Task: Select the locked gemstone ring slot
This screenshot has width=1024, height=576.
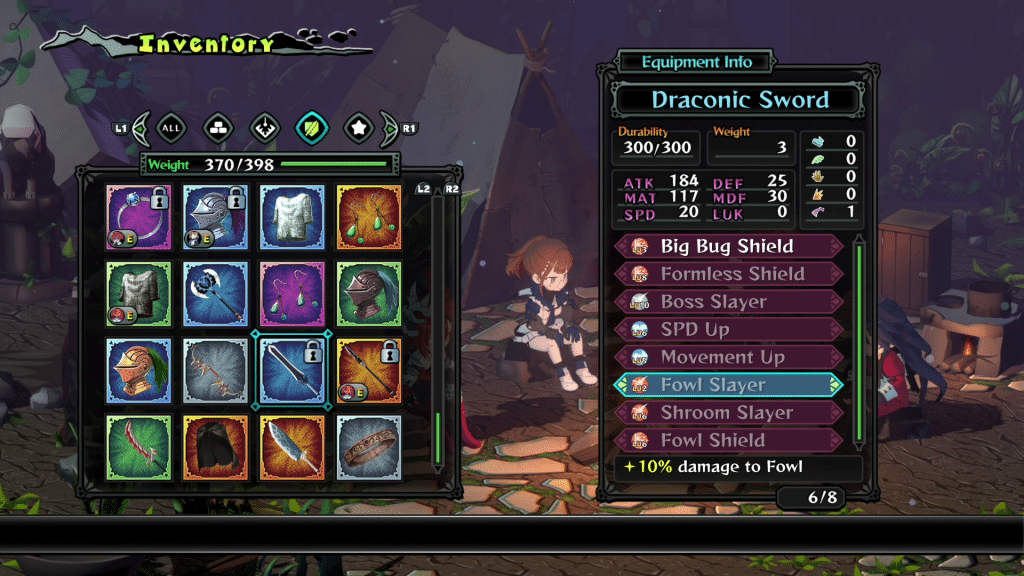Action: [x=139, y=217]
